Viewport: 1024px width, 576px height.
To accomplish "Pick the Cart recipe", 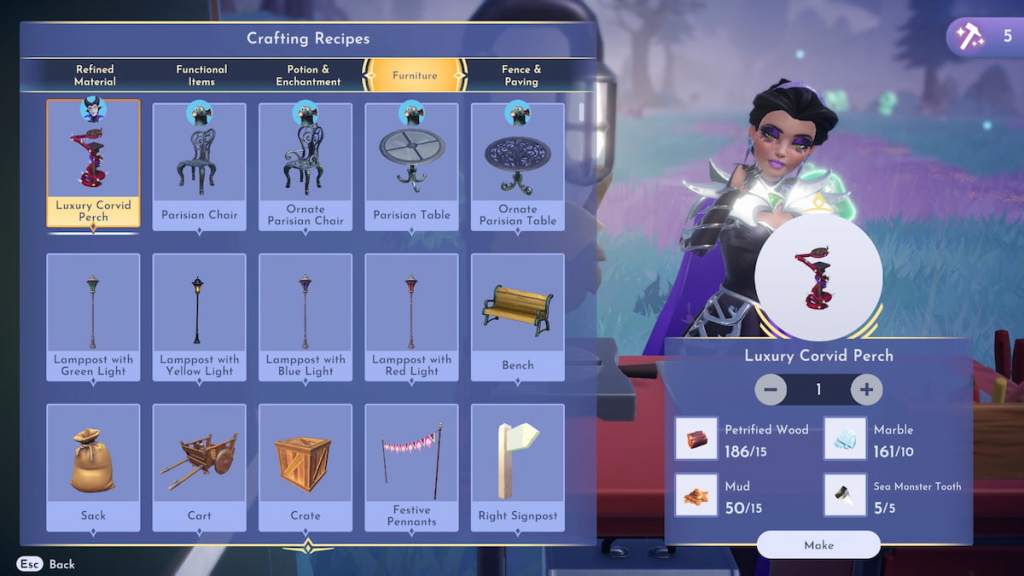I will point(199,467).
